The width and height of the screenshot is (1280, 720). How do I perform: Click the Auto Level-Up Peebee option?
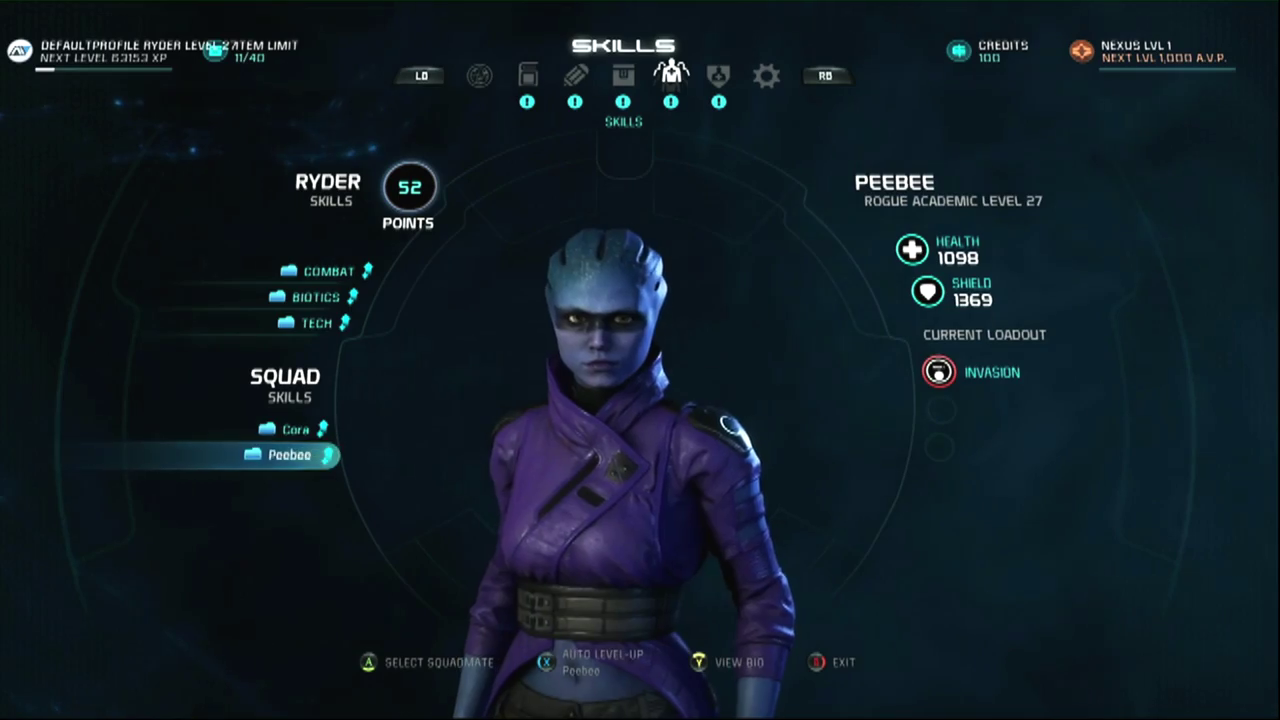tap(601, 661)
